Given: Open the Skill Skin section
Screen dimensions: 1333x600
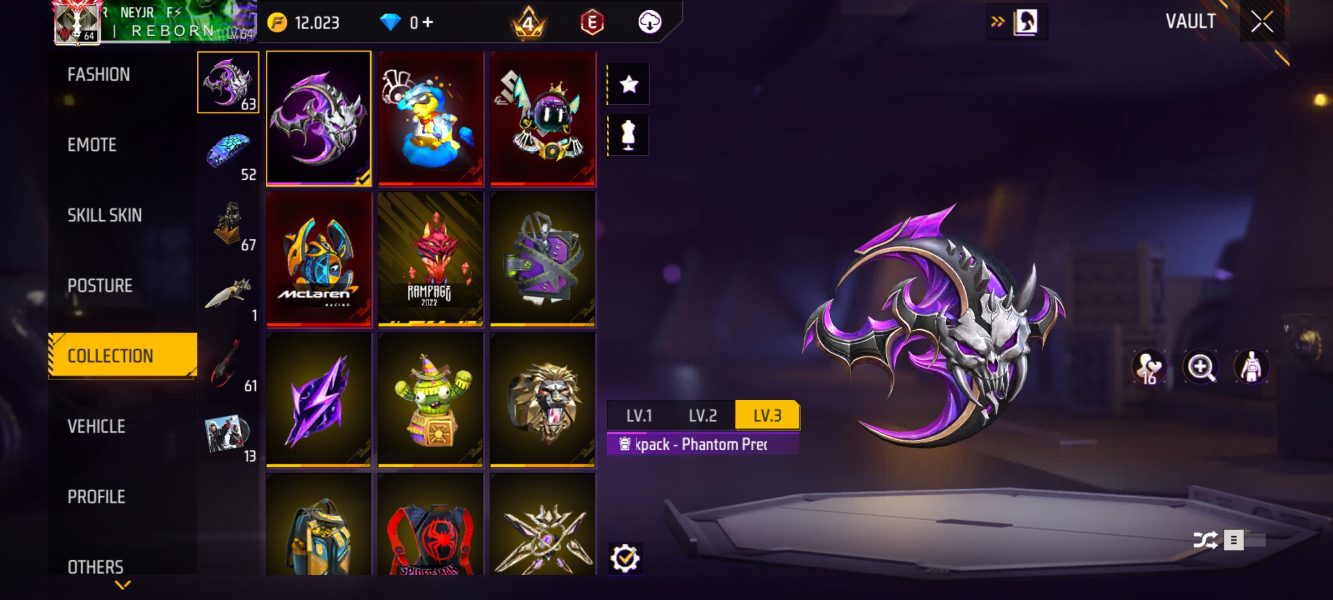Looking at the screenshot, I should point(104,215).
